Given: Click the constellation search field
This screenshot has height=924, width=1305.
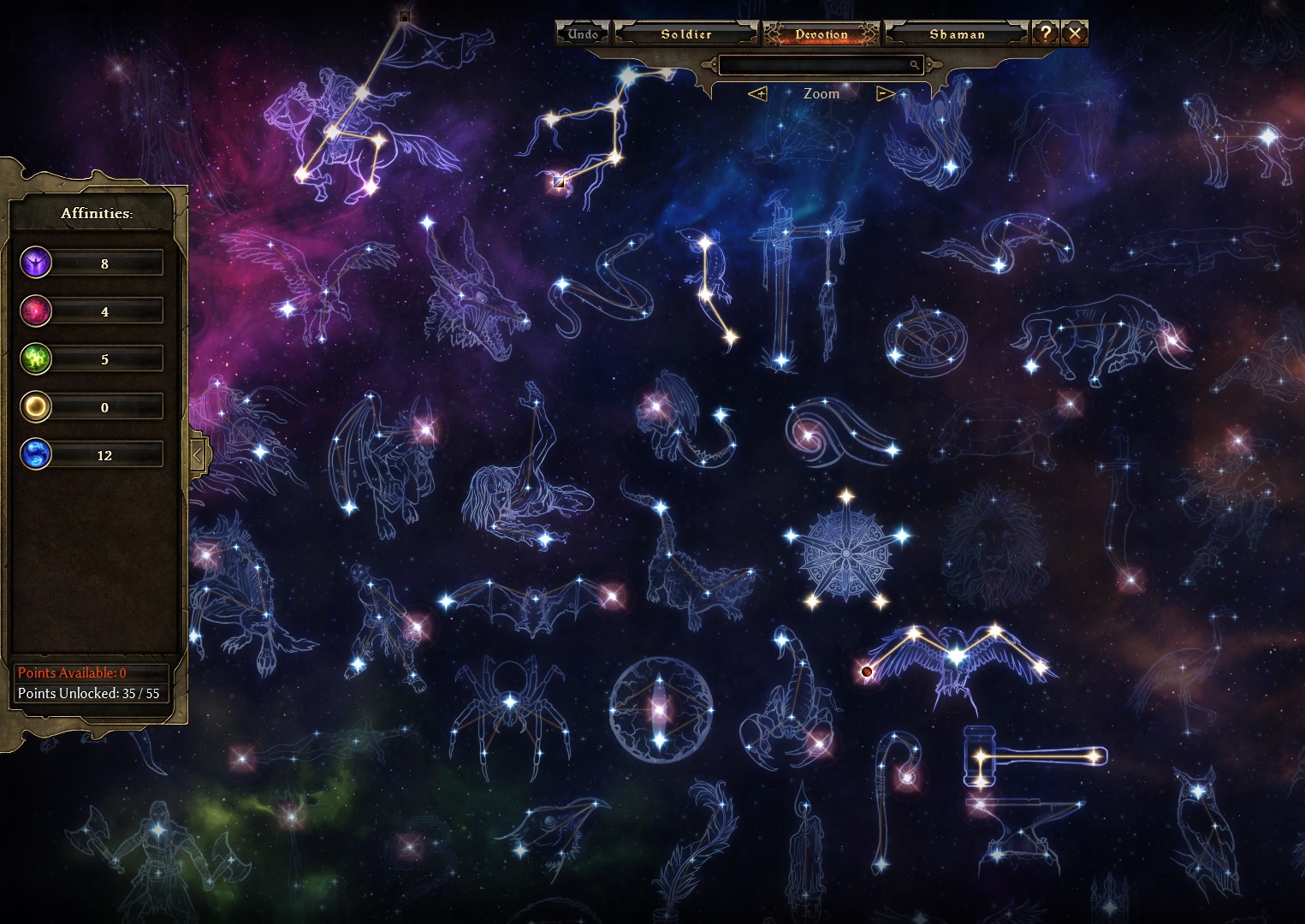Looking at the screenshot, I should (x=820, y=65).
